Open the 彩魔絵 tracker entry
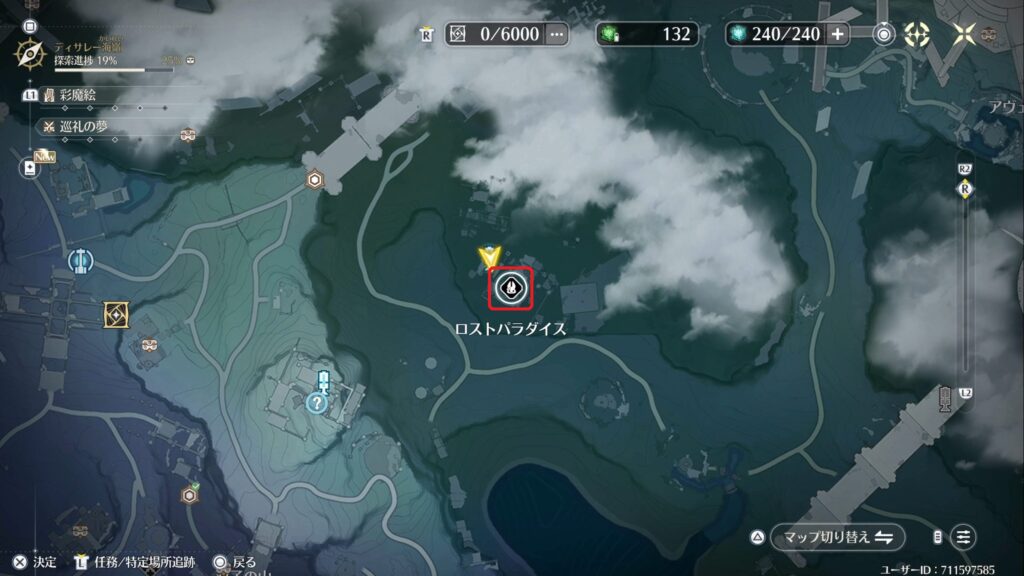This screenshot has height=576, width=1024. 76,96
